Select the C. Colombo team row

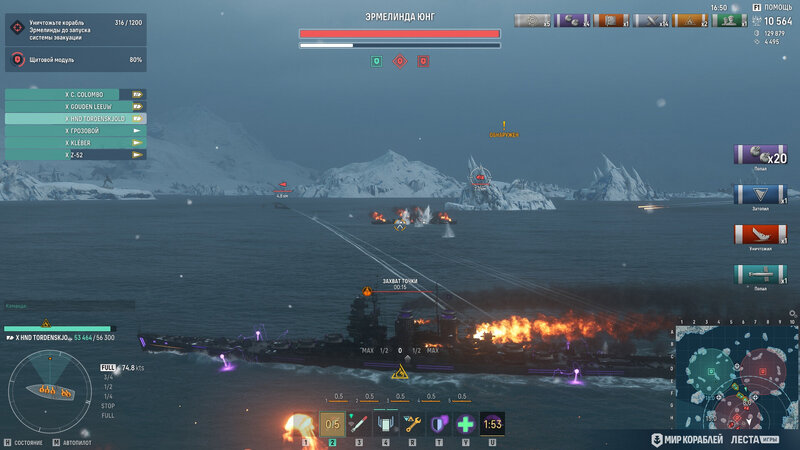point(76,94)
